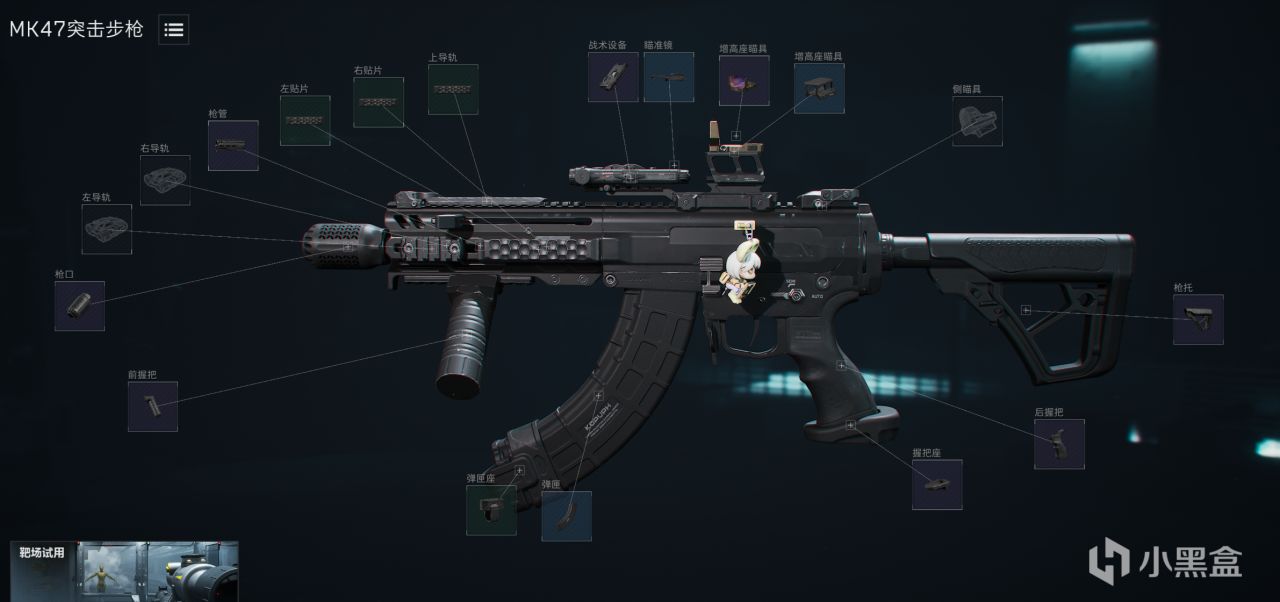Select the 后握把 rear grip slot
Viewport: 1280px width, 602px height.
(x=1059, y=444)
